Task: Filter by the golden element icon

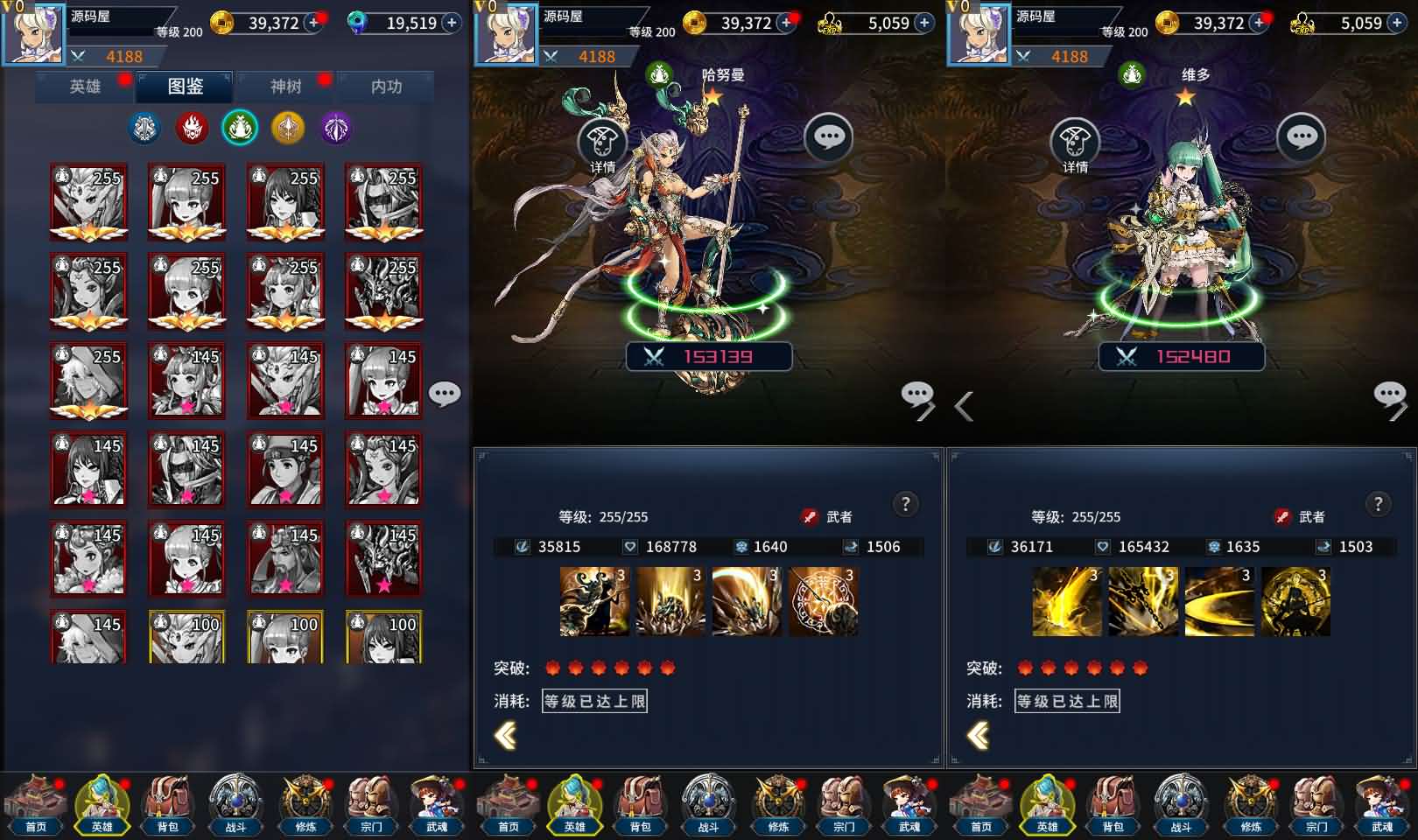Action: click(288, 129)
